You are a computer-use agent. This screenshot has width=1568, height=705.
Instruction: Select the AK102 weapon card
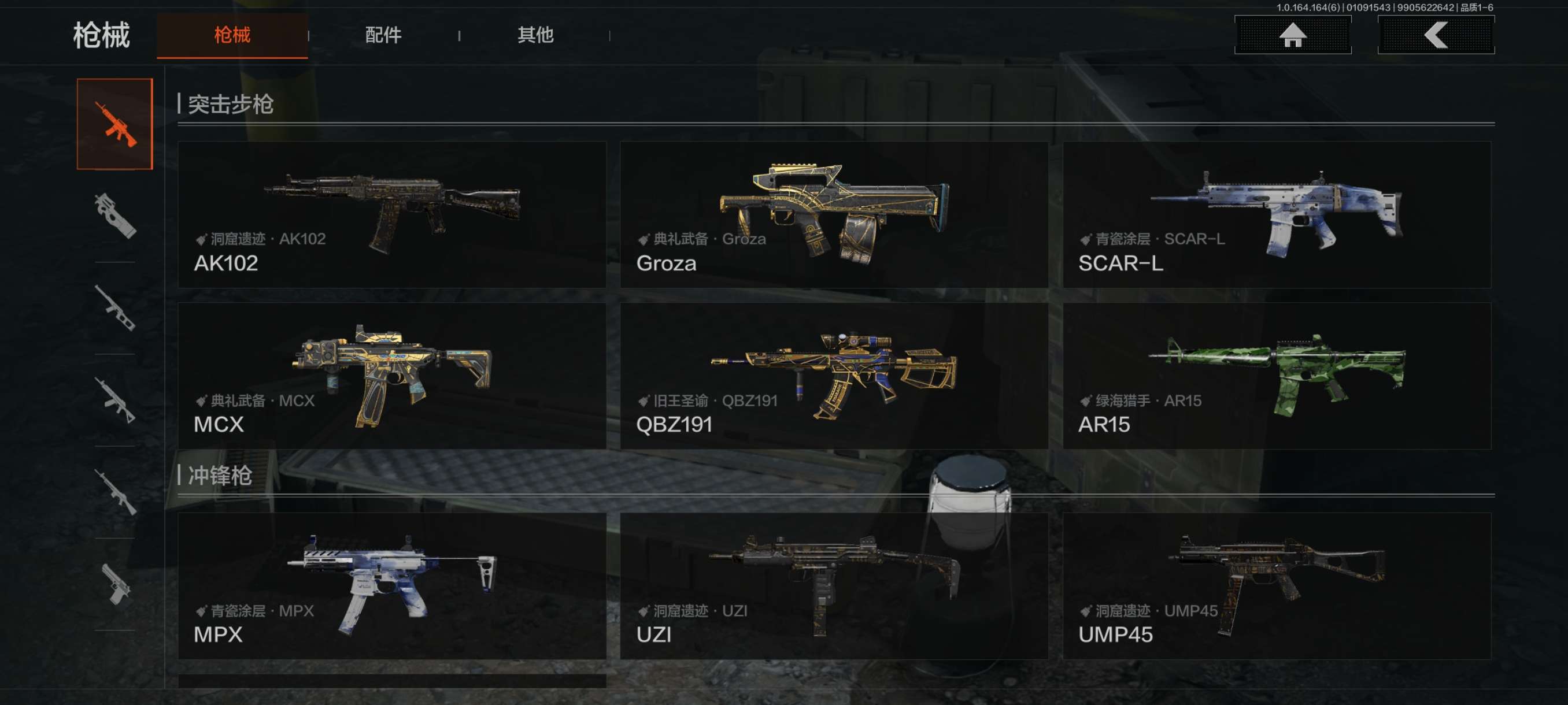(392, 215)
